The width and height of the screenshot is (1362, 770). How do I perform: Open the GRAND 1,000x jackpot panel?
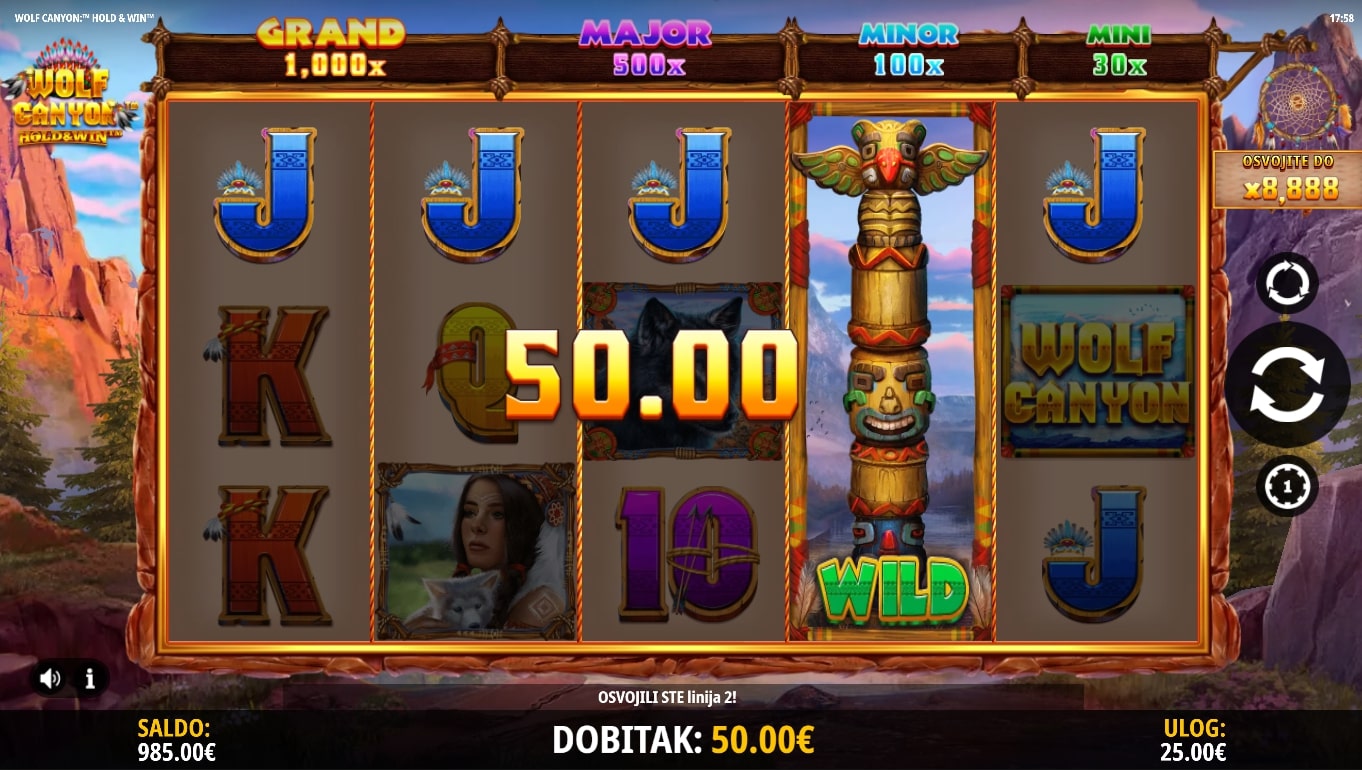(330, 45)
